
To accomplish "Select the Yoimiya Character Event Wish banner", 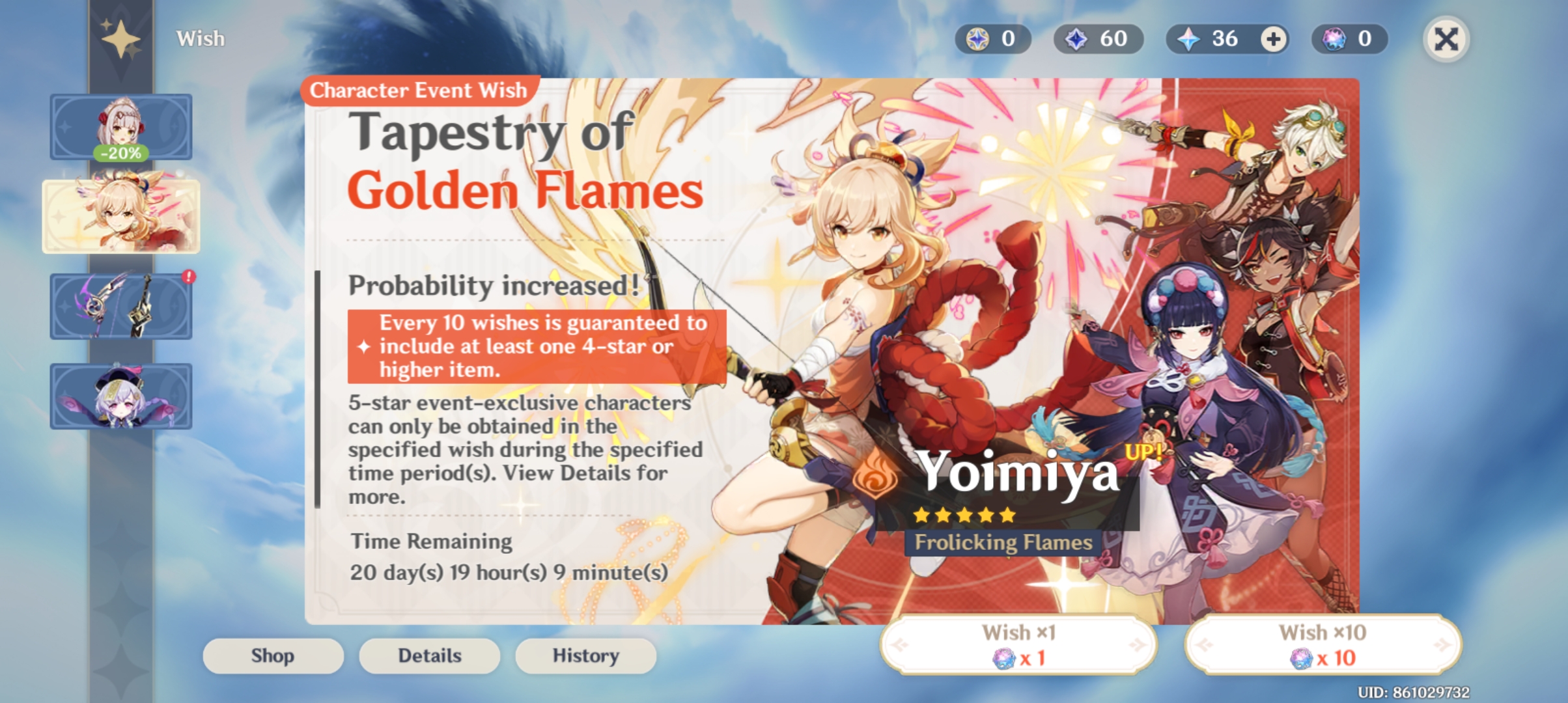I will pos(120,216).
